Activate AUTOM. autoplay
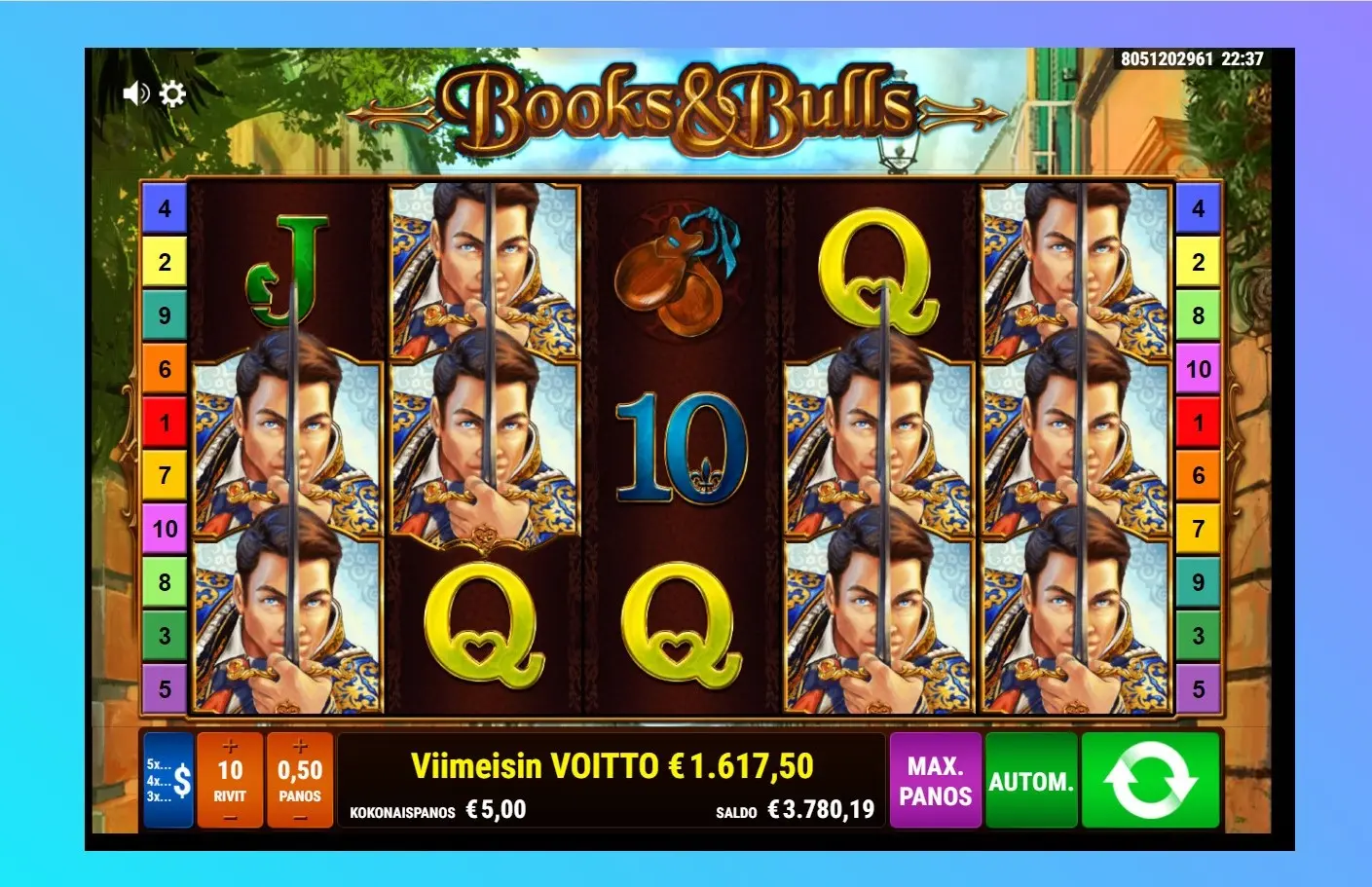Screen dimensions: 1372x887 click(x=1030, y=781)
